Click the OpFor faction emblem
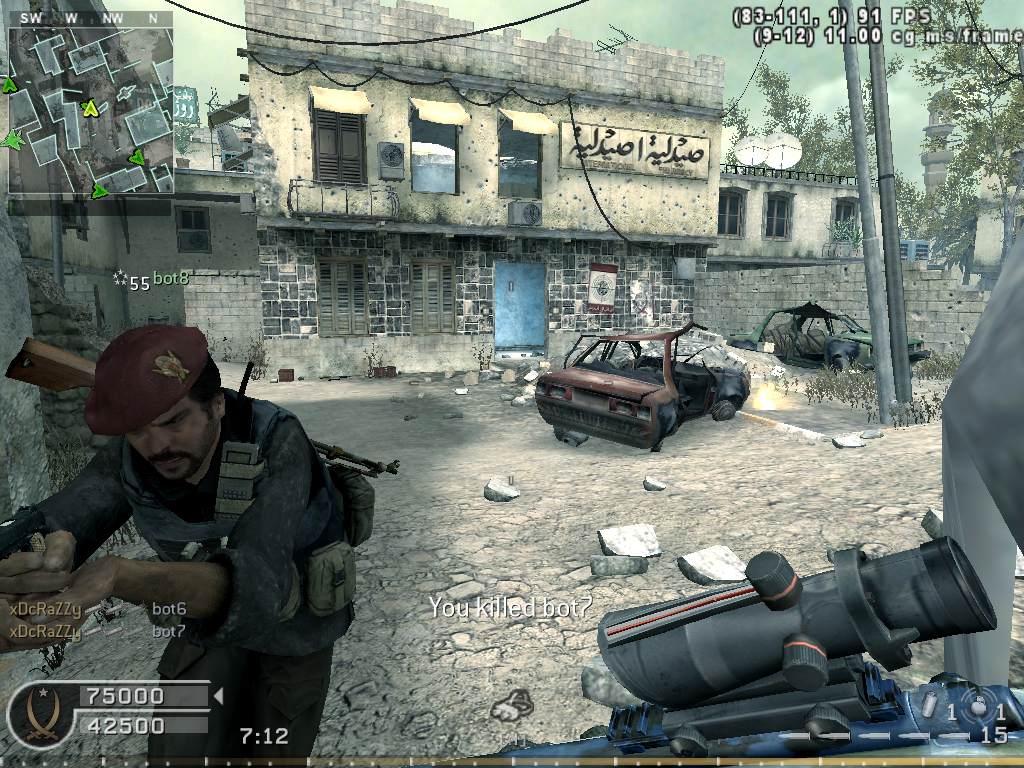This screenshot has width=1024, height=768. coord(30,715)
